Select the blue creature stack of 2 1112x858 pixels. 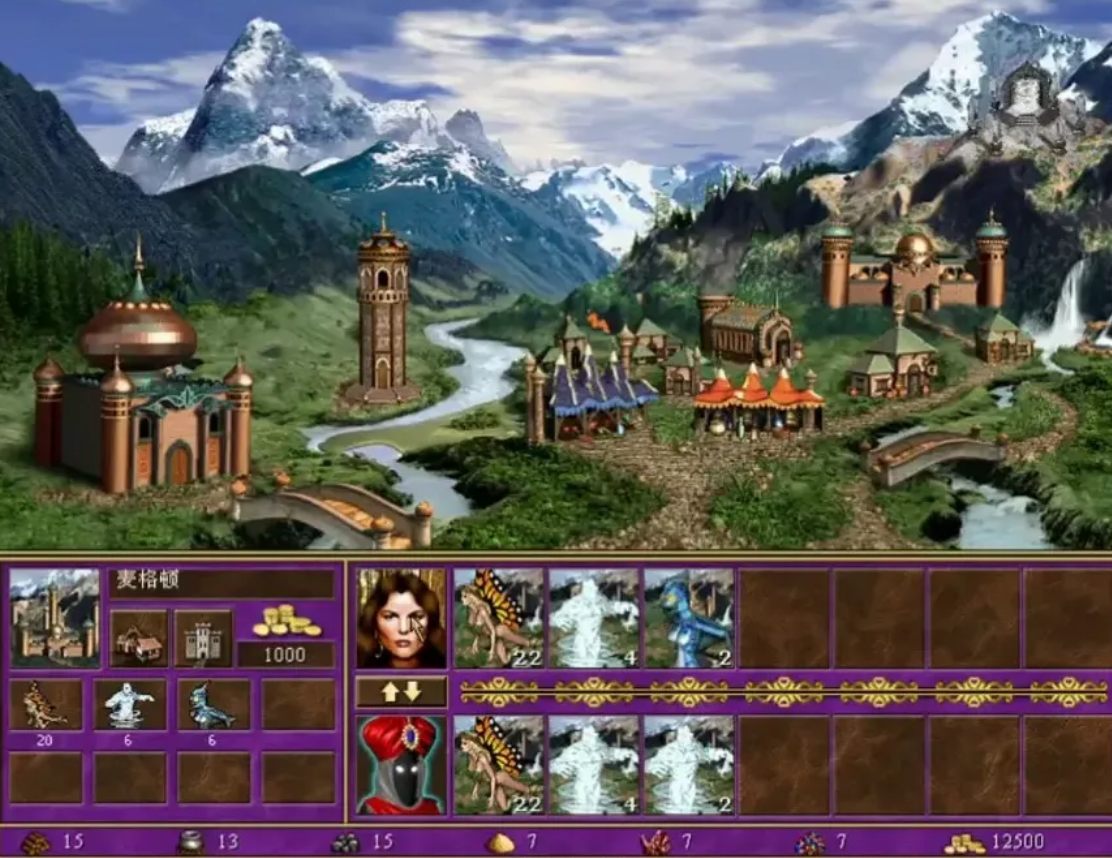[689, 618]
